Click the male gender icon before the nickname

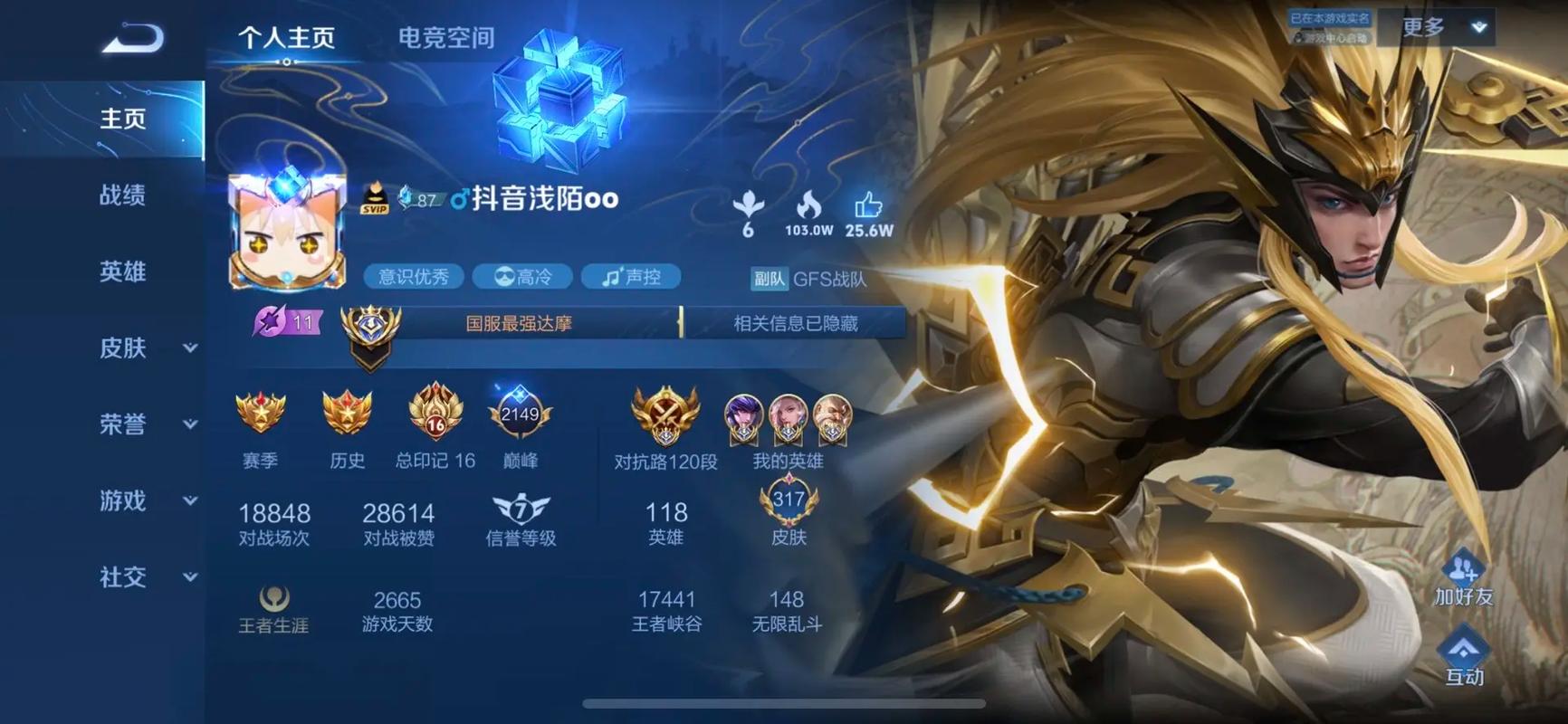tap(457, 198)
